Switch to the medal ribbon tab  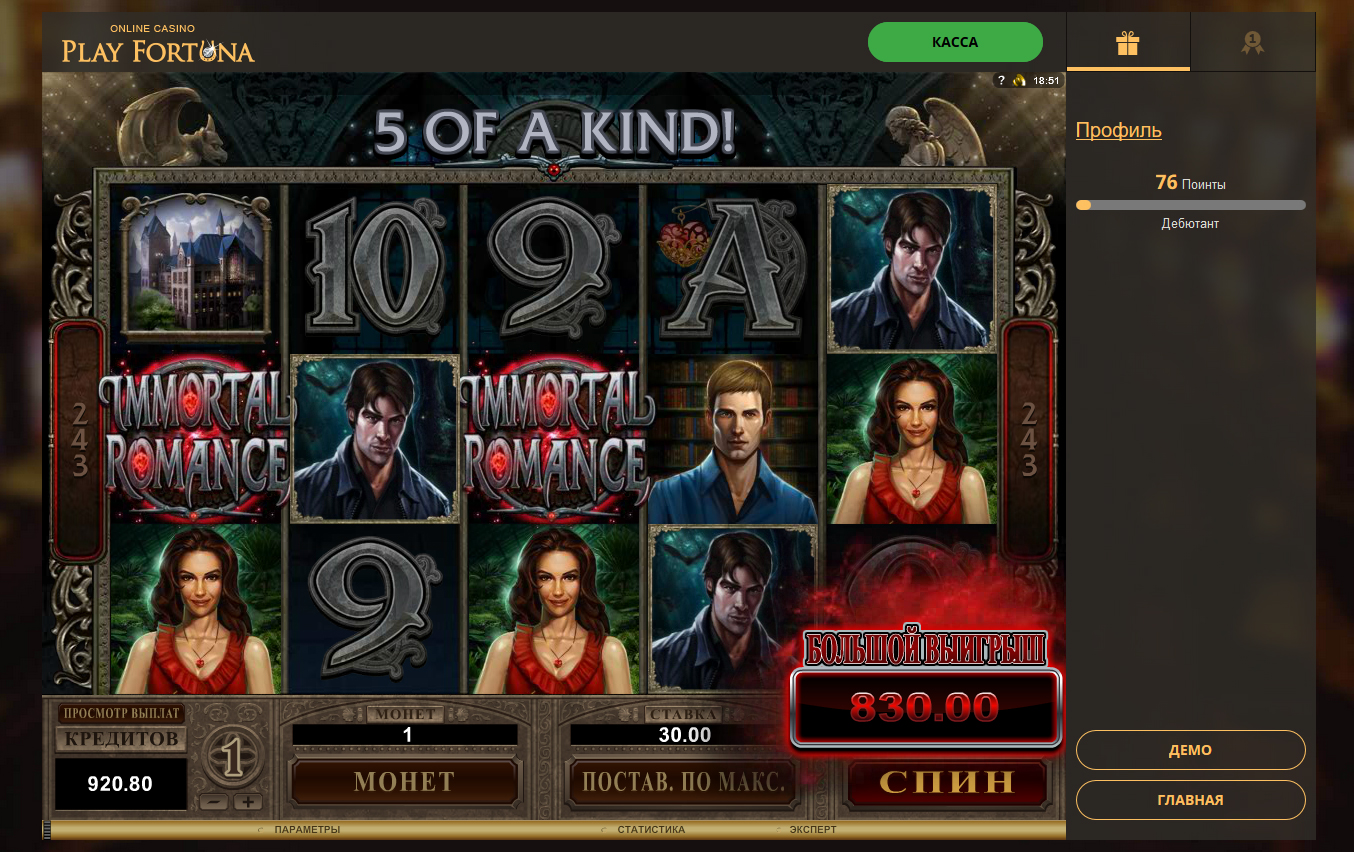click(1252, 43)
